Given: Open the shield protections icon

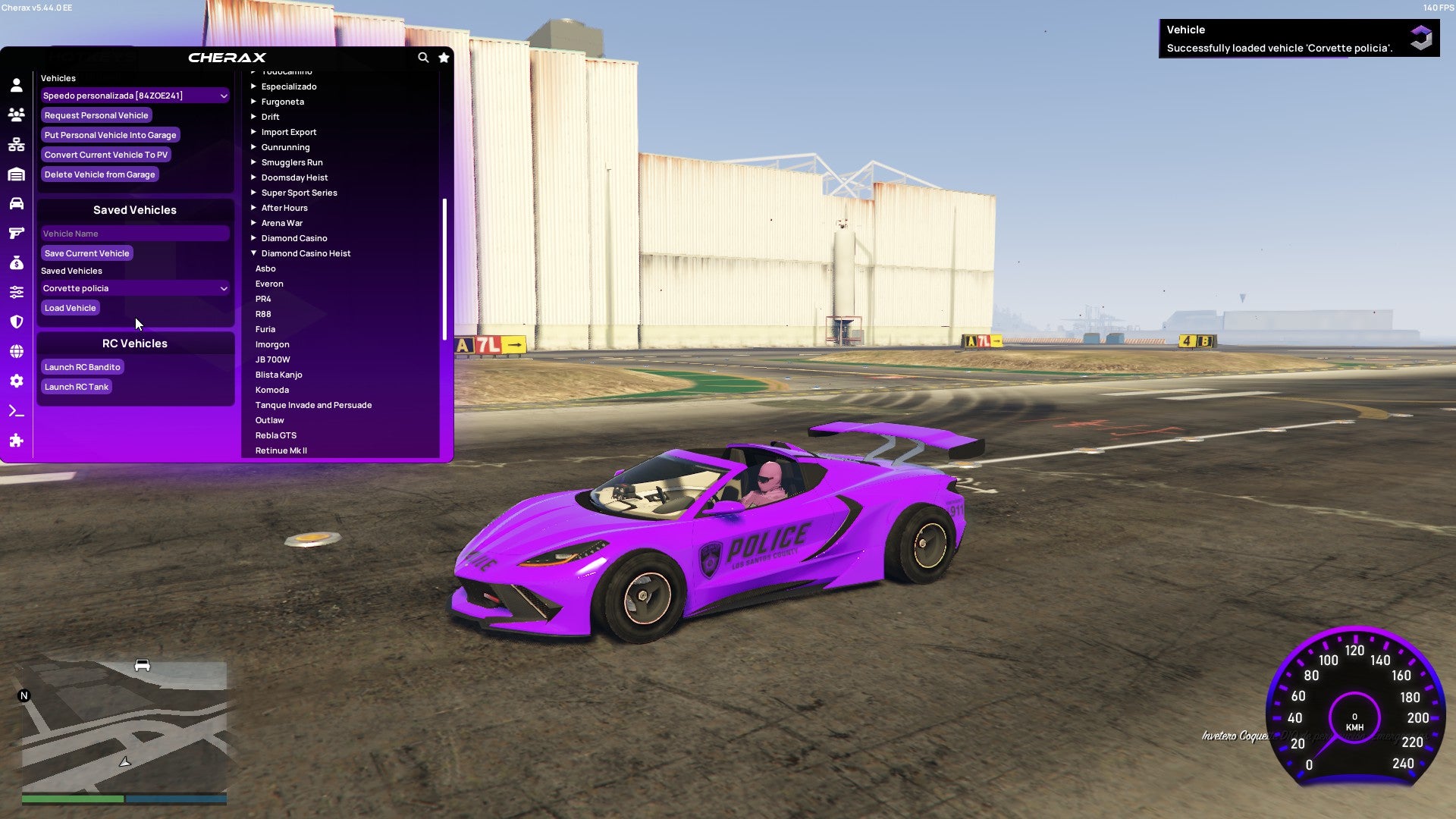Looking at the screenshot, I should tap(16, 321).
